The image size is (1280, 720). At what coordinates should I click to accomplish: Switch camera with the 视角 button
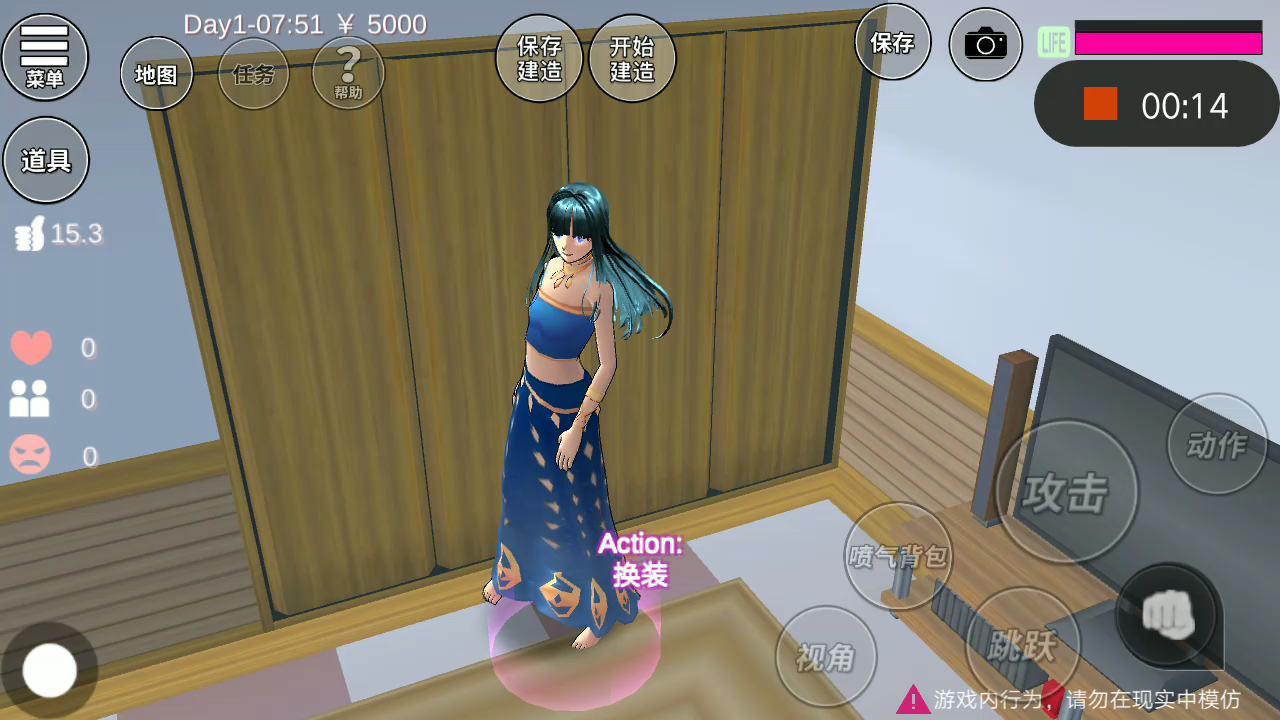826,657
